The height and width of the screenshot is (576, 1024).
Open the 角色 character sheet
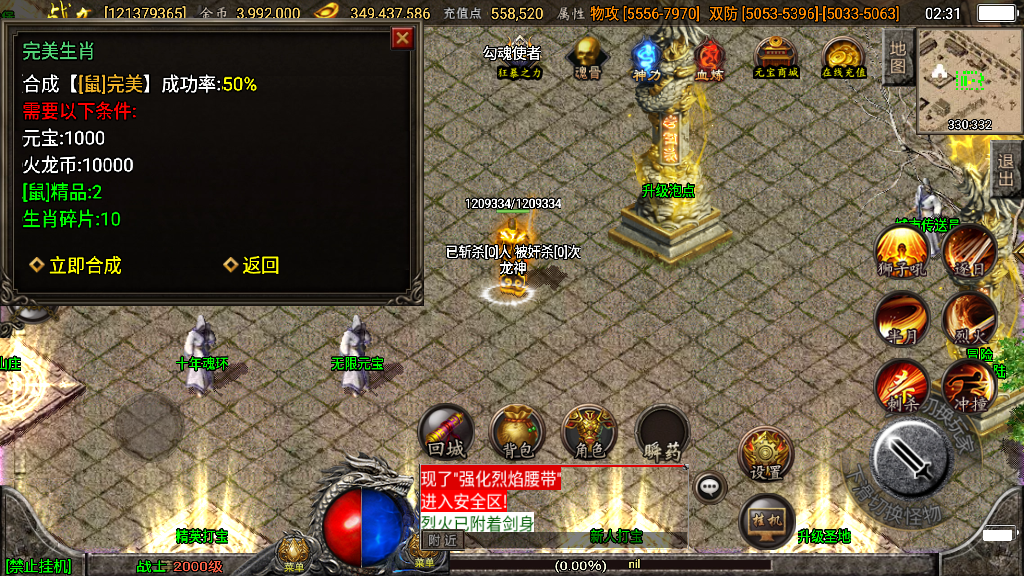tap(589, 432)
